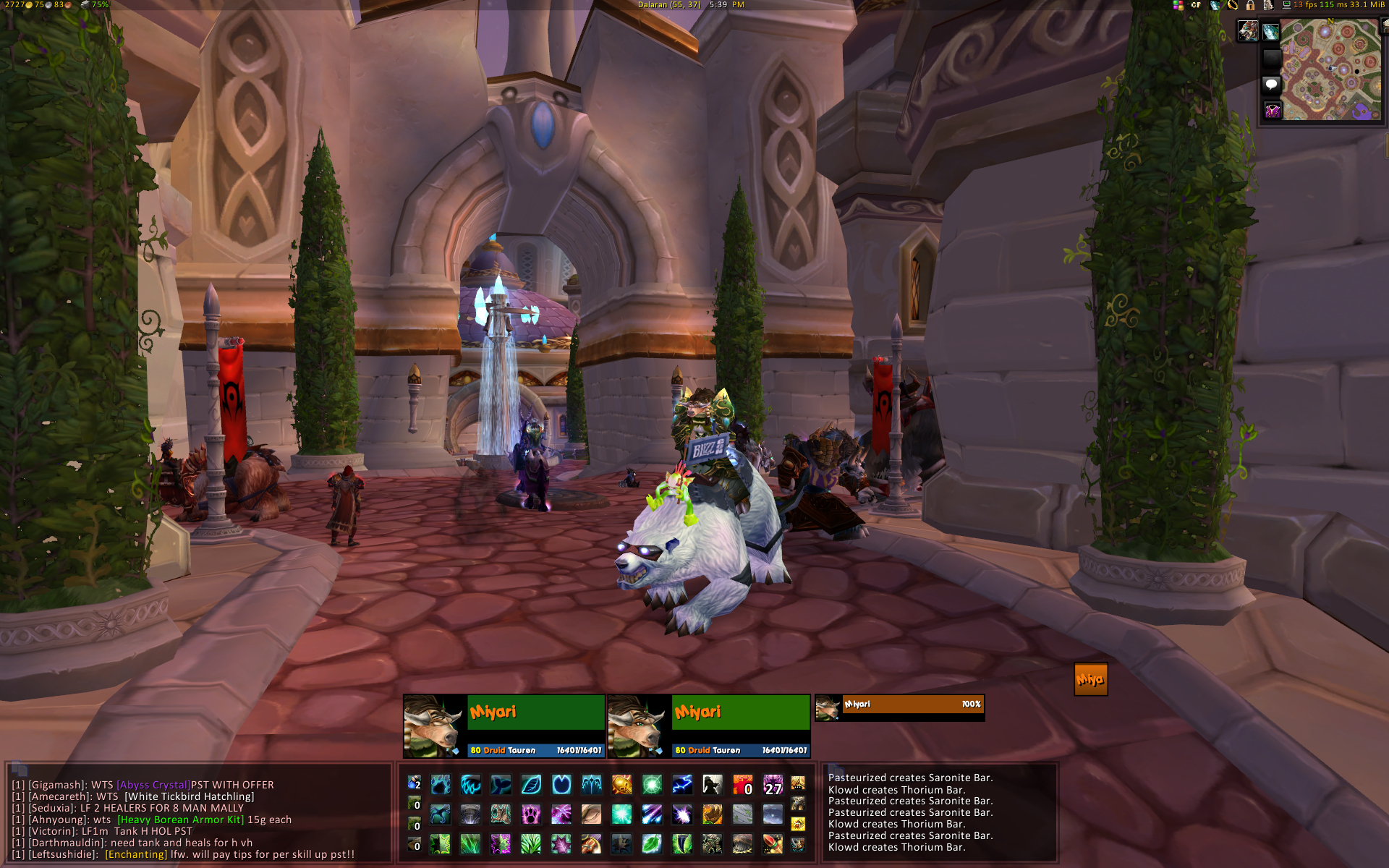Activate the golden skull on red ability
1389x868 pixels.
(621, 784)
